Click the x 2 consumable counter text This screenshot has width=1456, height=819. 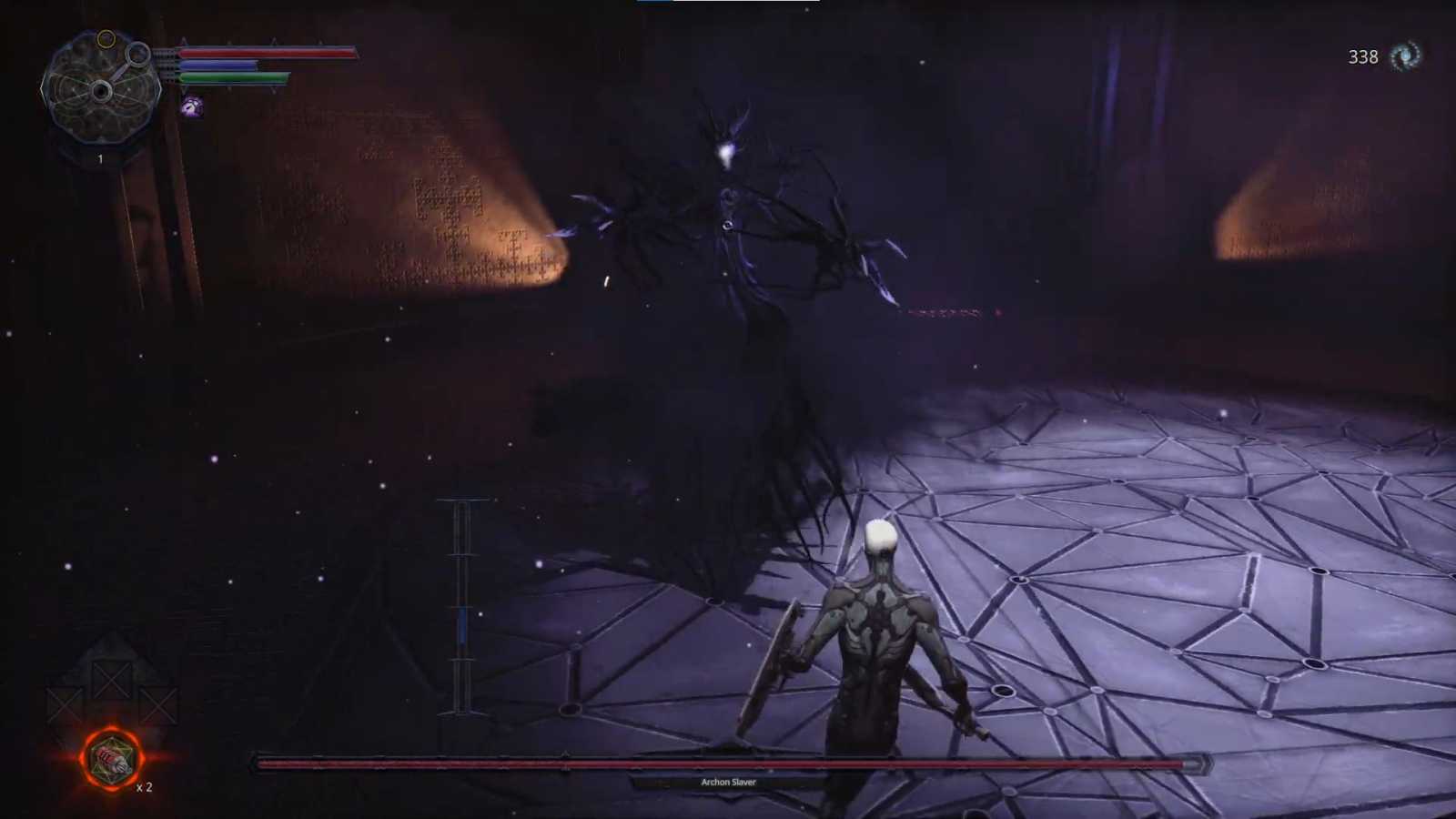[x=143, y=788]
